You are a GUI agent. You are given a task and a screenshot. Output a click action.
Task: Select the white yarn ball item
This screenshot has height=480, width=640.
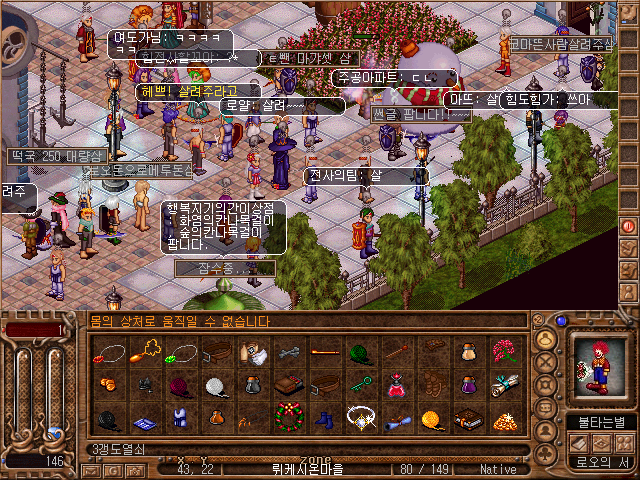tap(218, 385)
